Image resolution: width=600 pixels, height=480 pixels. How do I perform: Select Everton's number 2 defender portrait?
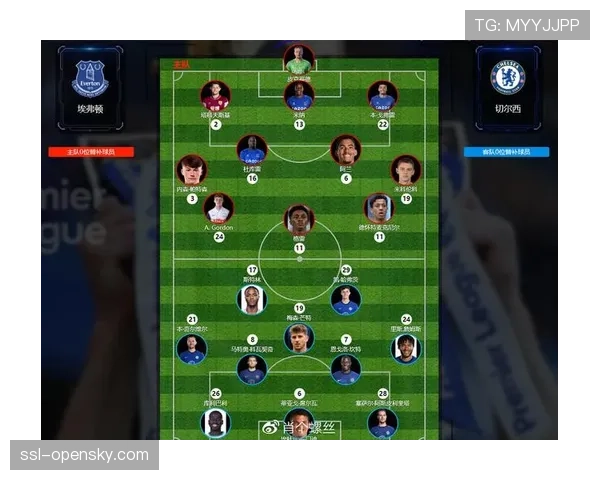coord(215,96)
